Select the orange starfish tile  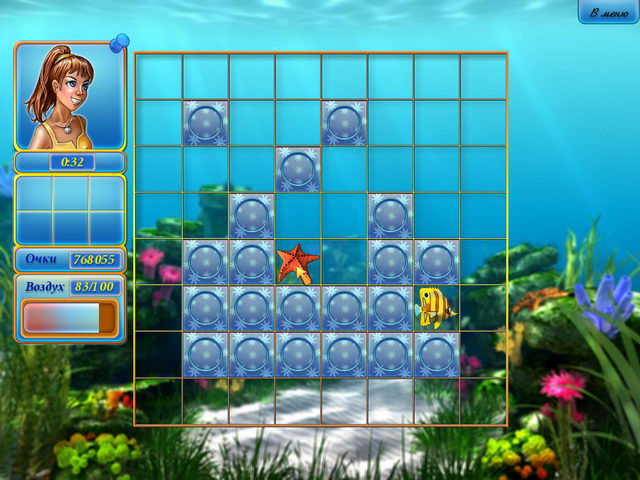click(x=297, y=263)
